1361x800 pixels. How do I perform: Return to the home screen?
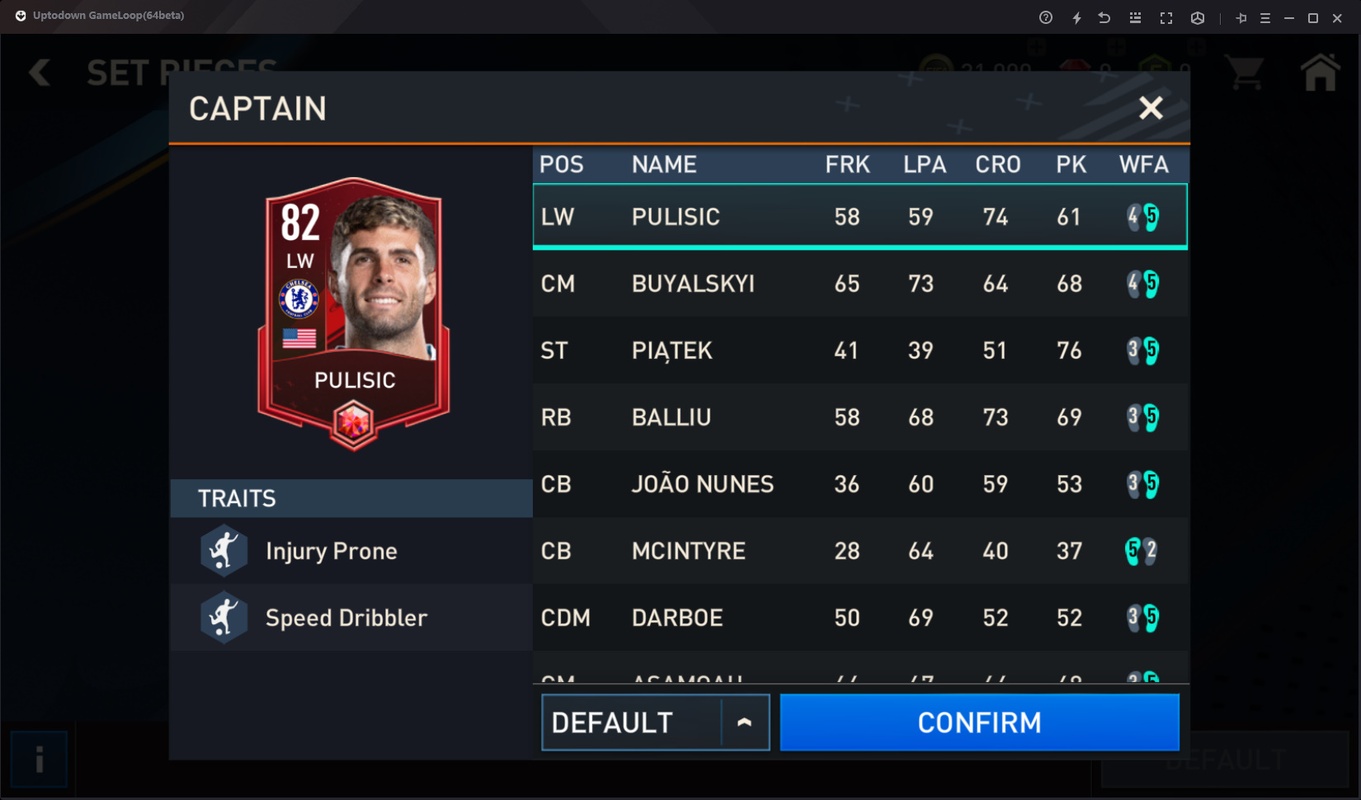(x=1320, y=72)
